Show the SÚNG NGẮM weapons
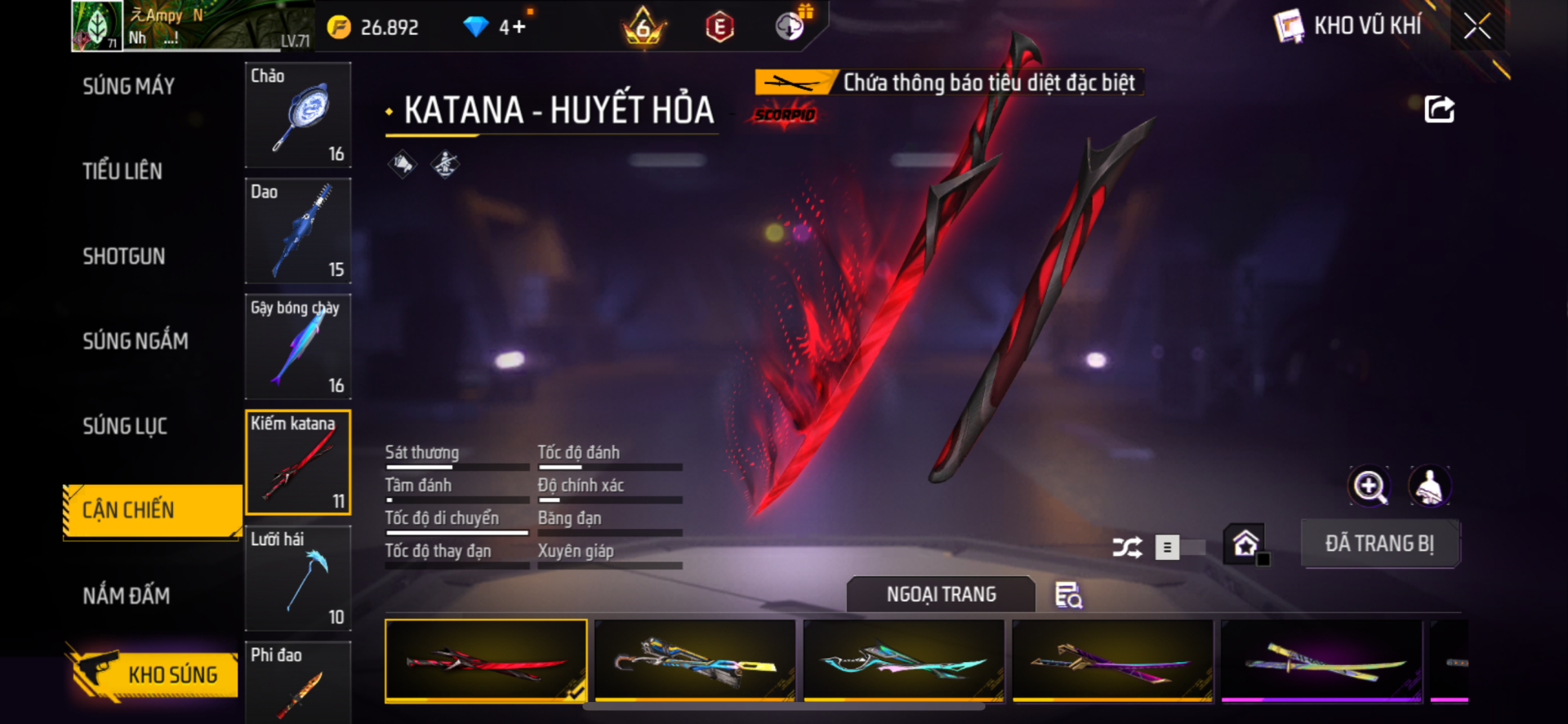1568x724 pixels. tap(135, 341)
